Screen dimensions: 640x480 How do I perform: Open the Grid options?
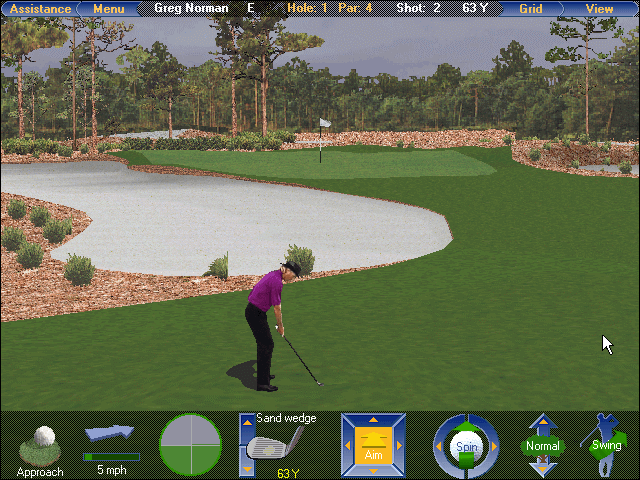click(531, 9)
